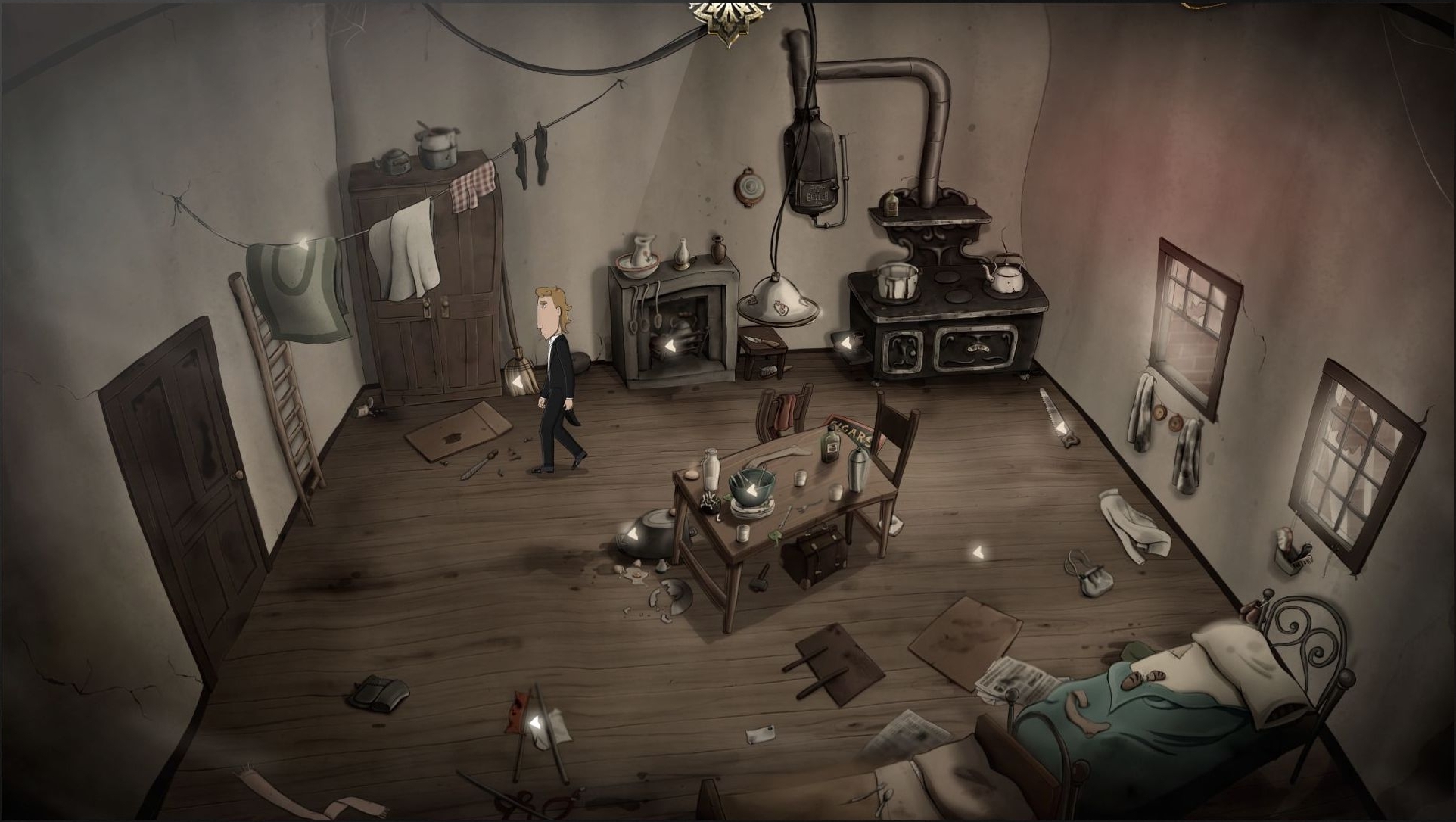Click the hotspot marker in the fireplace
Image resolution: width=1456 pixels, height=822 pixels.
tap(669, 347)
